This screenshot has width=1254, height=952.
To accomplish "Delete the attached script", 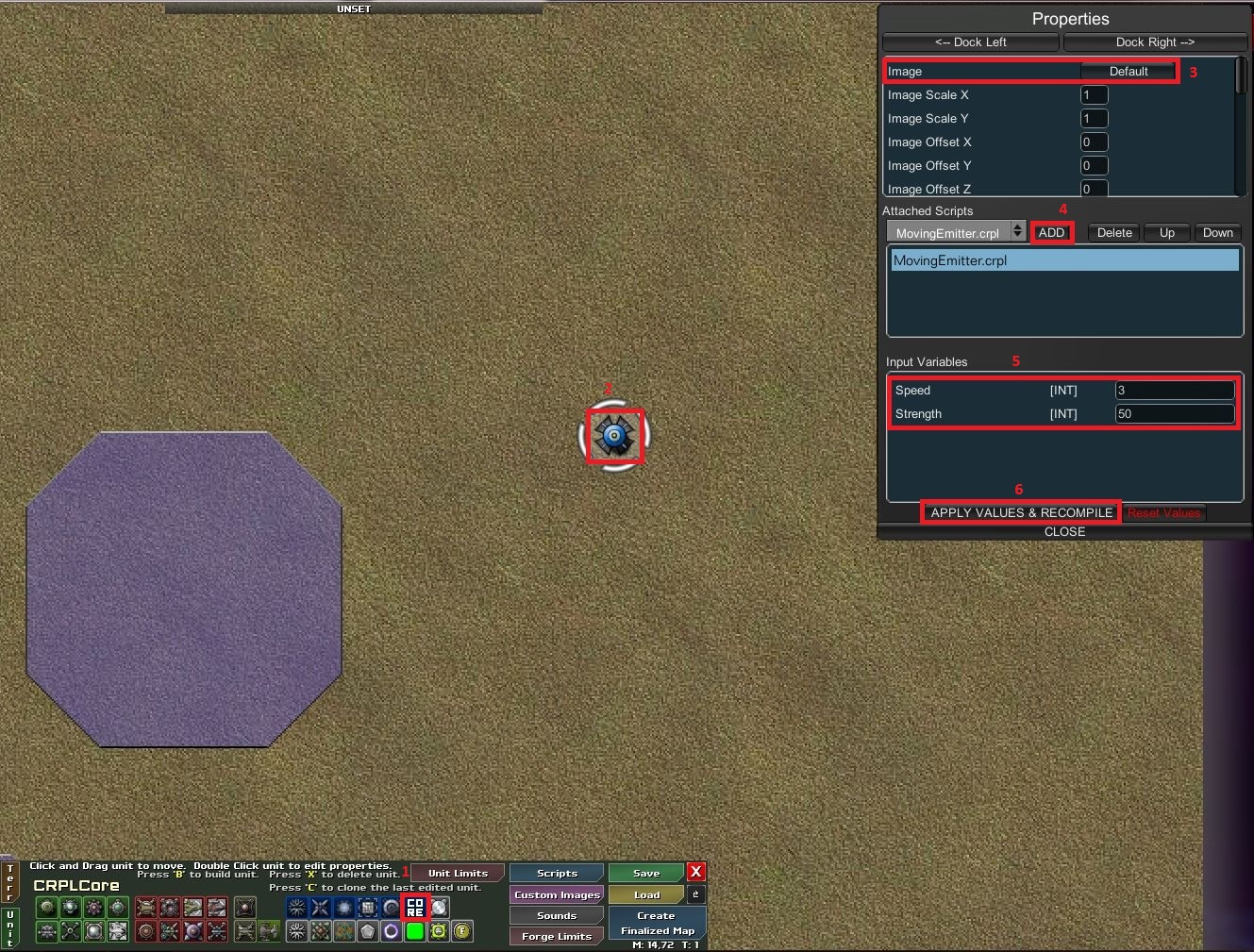I will 1114,233.
